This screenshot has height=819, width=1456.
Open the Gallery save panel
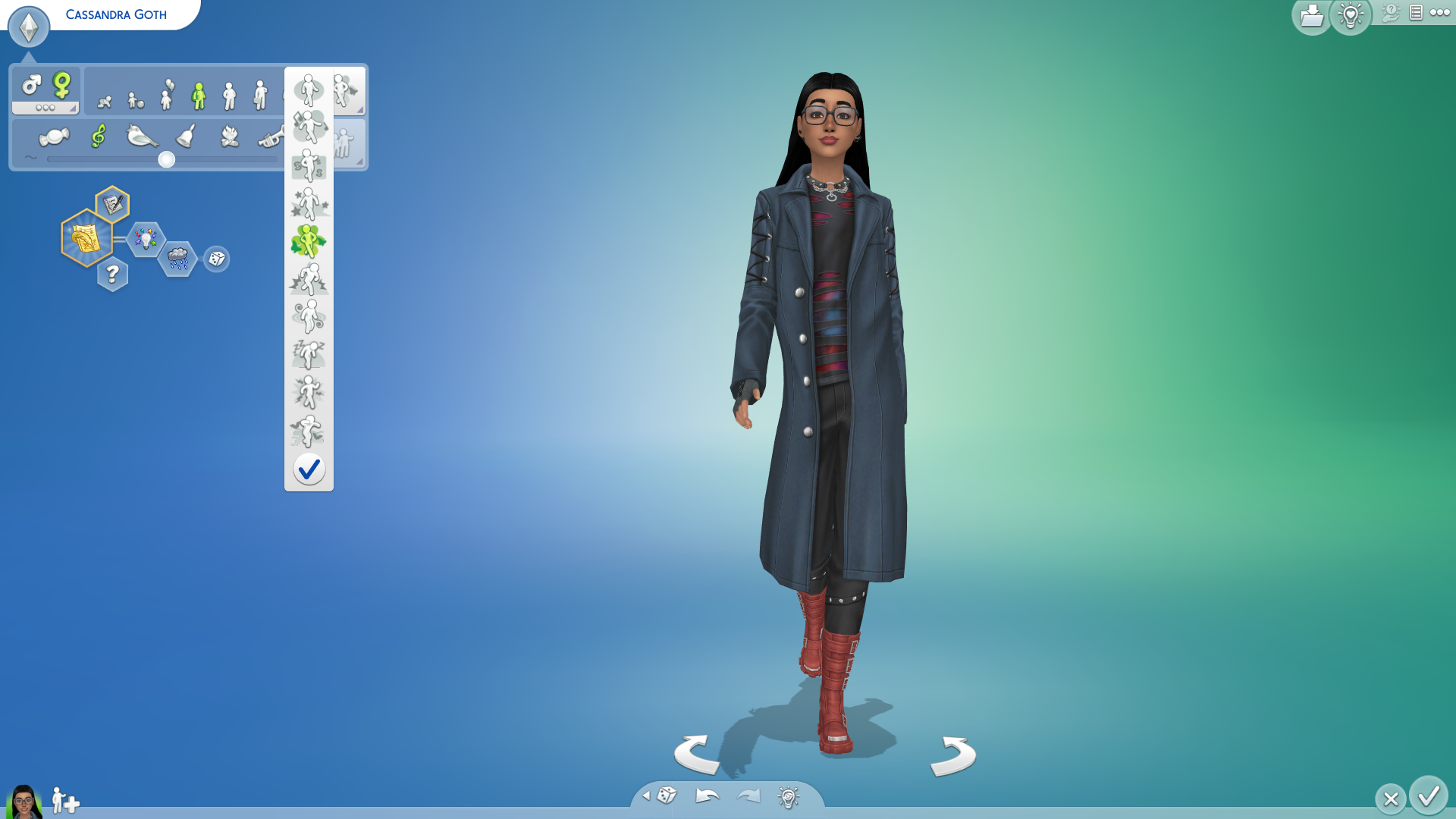pos(1311,17)
